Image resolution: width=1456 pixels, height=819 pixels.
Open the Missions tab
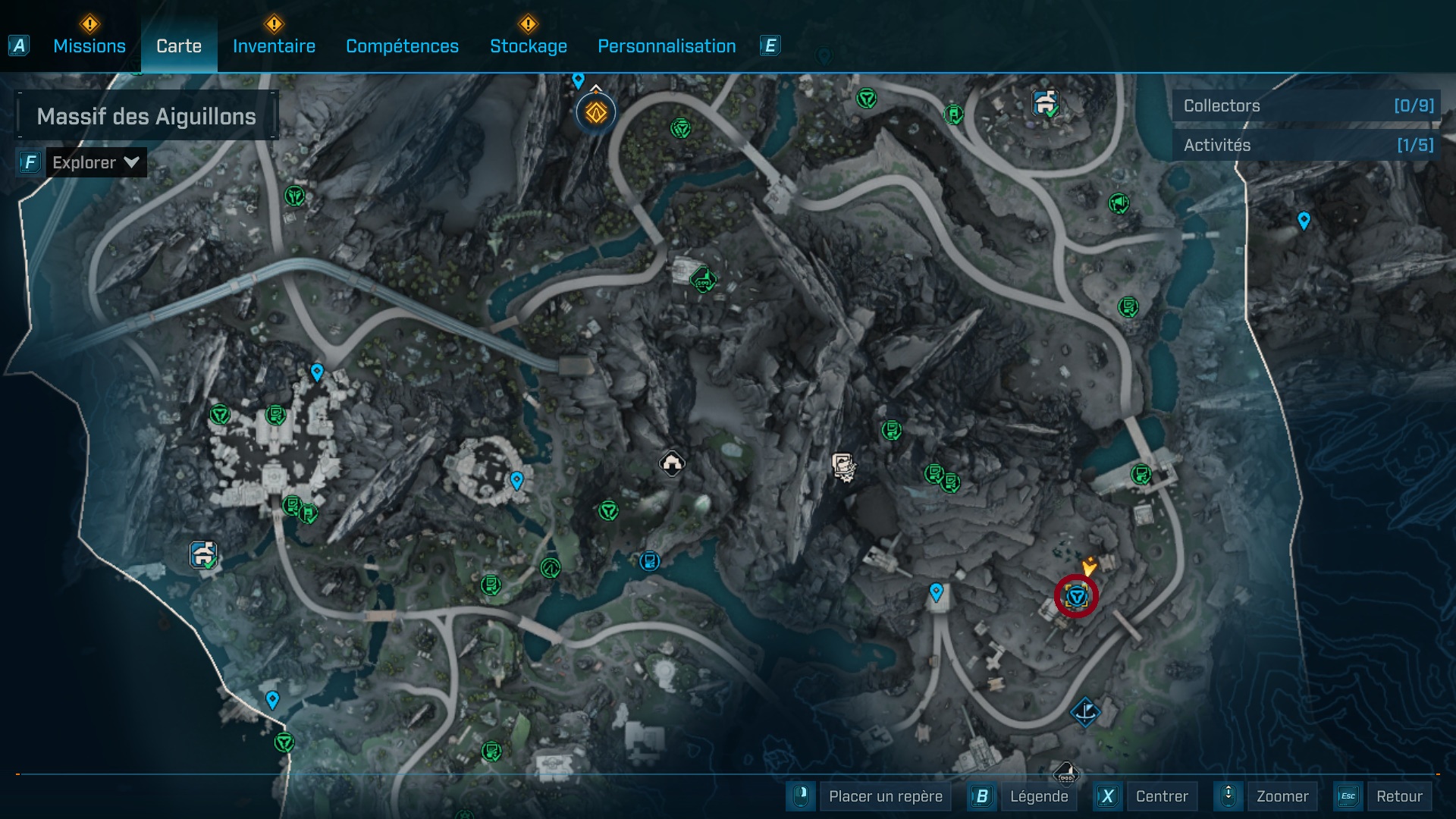[x=89, y=46]
